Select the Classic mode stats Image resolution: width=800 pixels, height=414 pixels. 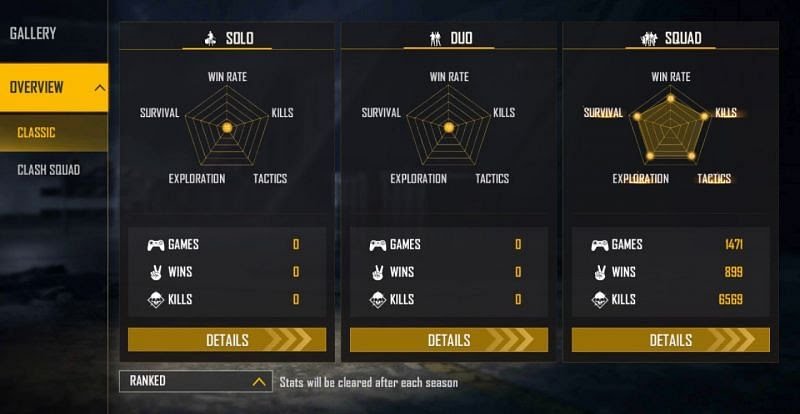(x=37, y=133)
